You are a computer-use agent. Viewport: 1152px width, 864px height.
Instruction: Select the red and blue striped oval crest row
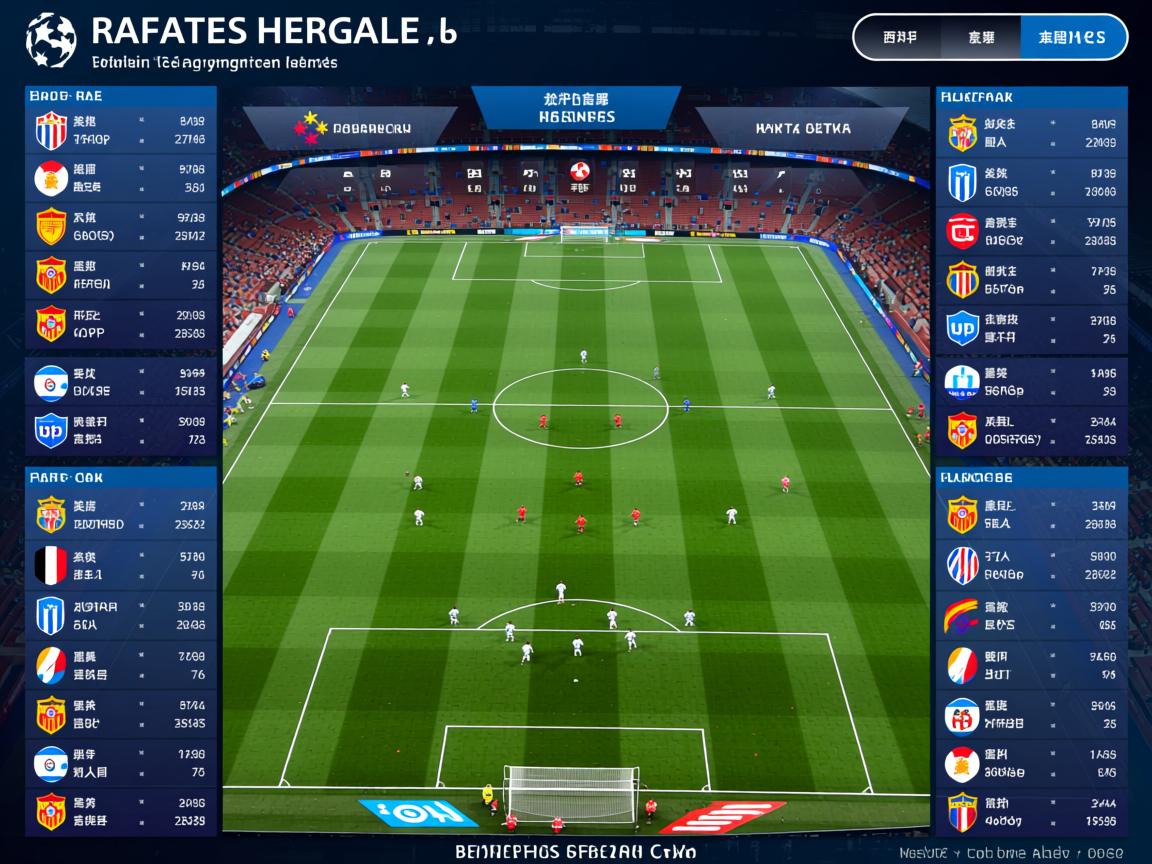pos(1032,566)
